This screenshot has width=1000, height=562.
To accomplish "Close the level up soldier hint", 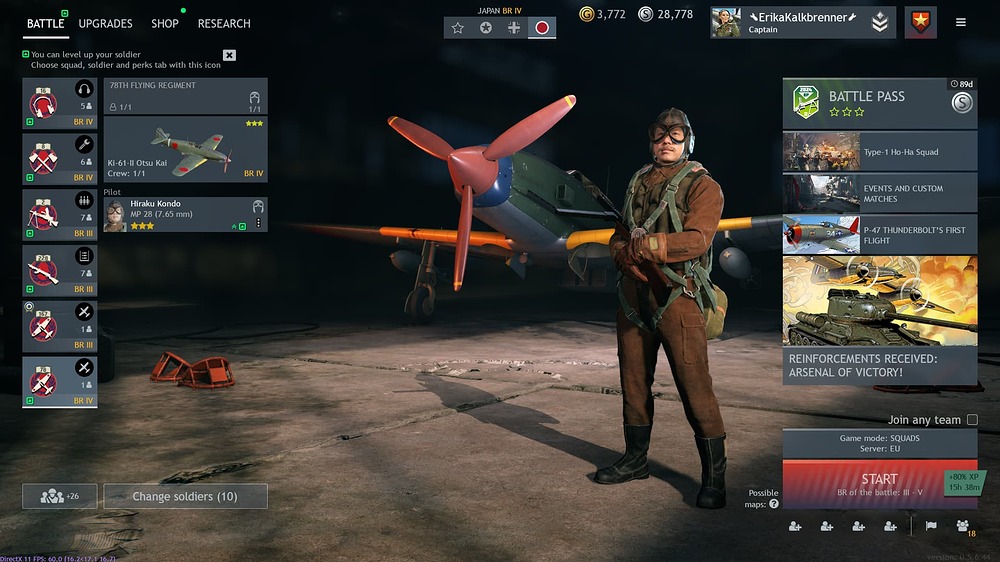I will [x=229, y=55].
